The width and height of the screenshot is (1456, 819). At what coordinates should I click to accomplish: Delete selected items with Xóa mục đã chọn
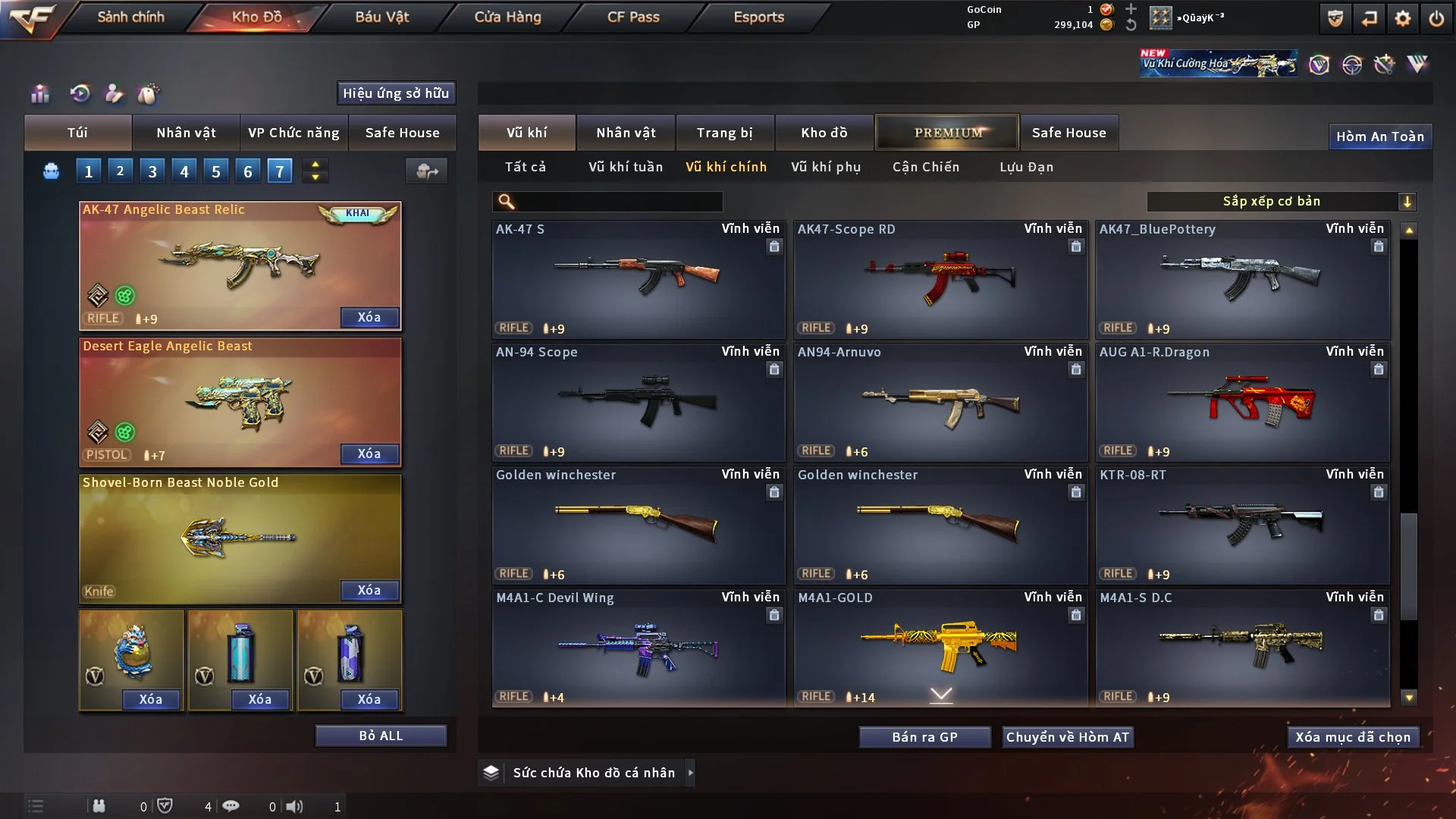(x=1352, y=737)
